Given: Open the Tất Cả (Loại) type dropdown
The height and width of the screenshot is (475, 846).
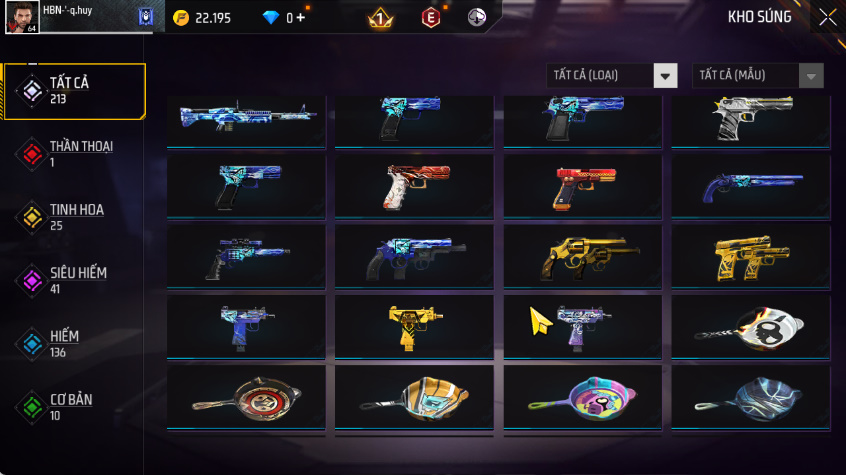Looking at the screenshot, I should click(x=665, y=76).
